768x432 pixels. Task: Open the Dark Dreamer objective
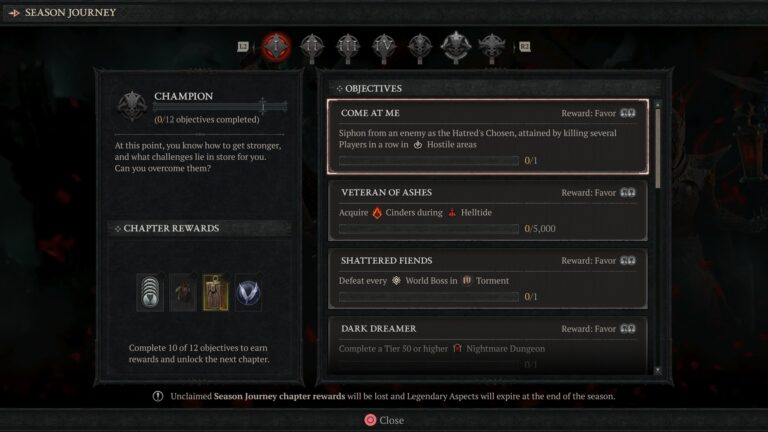click(x=487, y=344)
